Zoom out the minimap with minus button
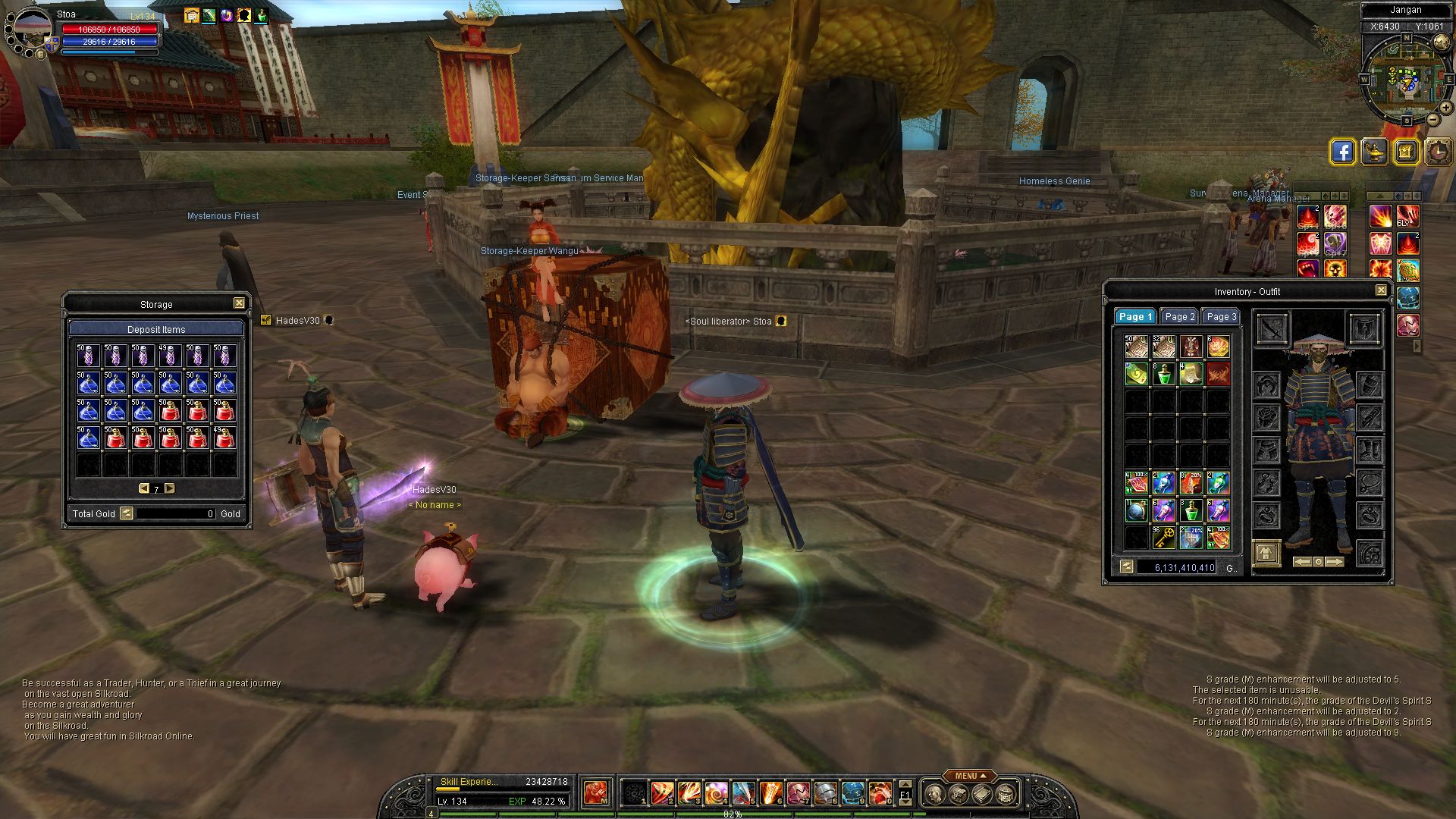This screenshot has width=1456, height=819. coord(1433,120)
